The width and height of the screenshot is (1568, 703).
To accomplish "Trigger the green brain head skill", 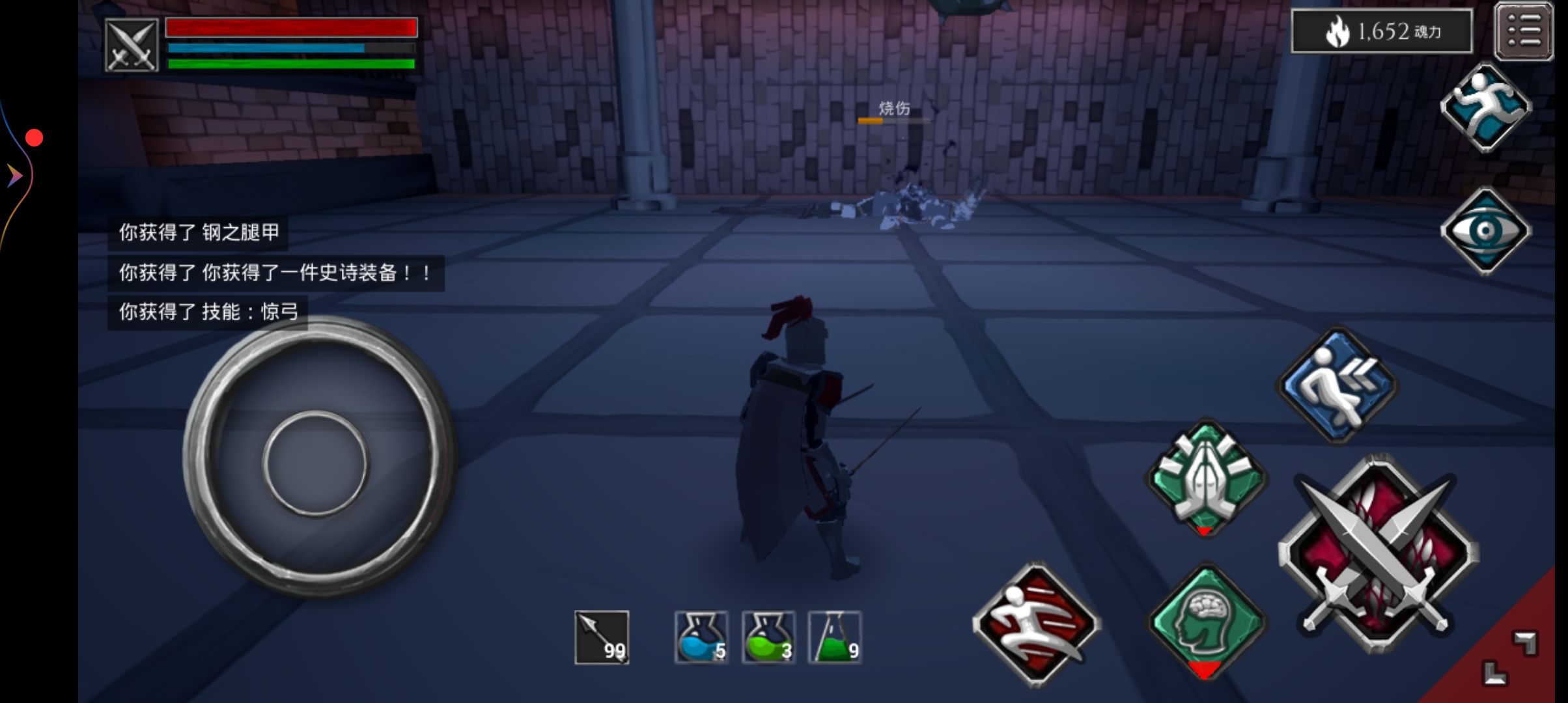I will coord(1205,621).
